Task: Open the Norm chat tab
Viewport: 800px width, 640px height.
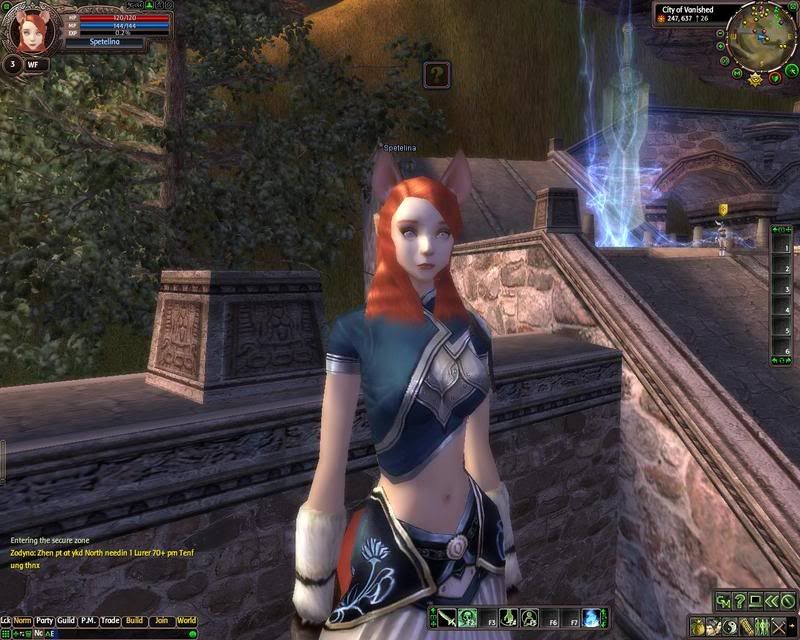Action: (x=23, y=621)
